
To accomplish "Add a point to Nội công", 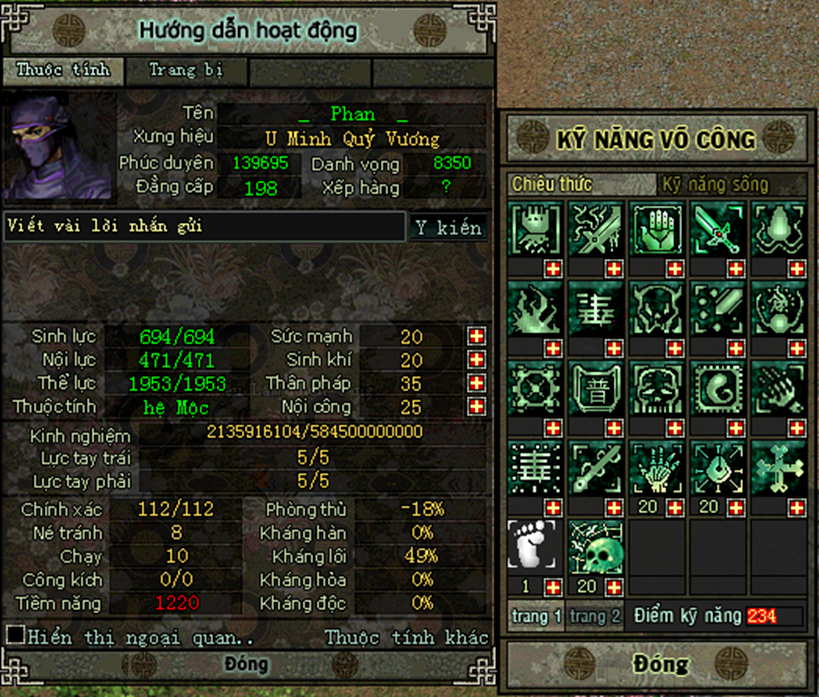I will 476,407.
